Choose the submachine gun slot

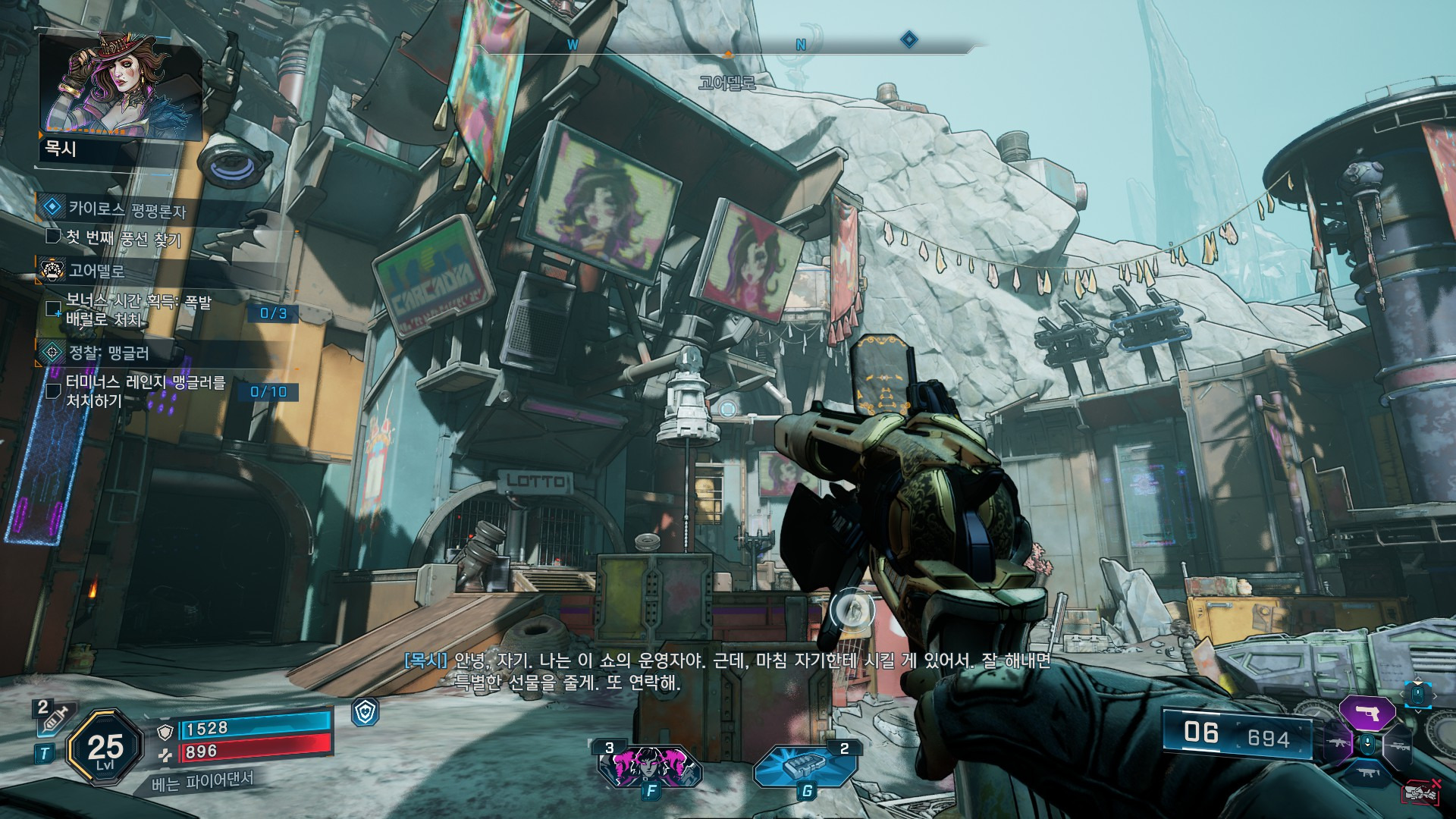coord(1367,773)
